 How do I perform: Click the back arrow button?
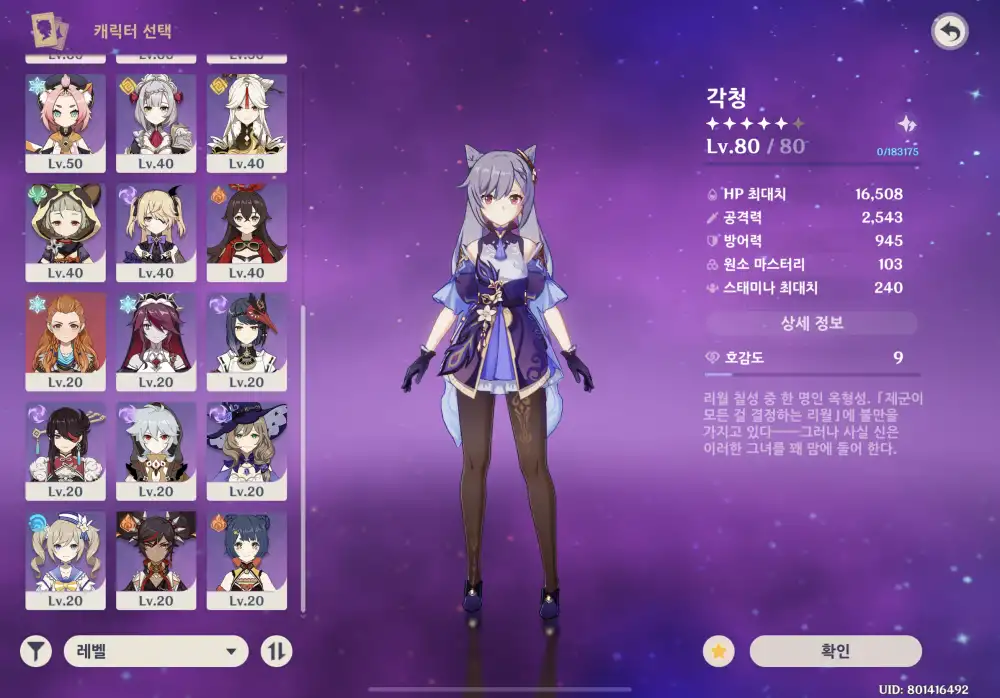click(949, 32)
